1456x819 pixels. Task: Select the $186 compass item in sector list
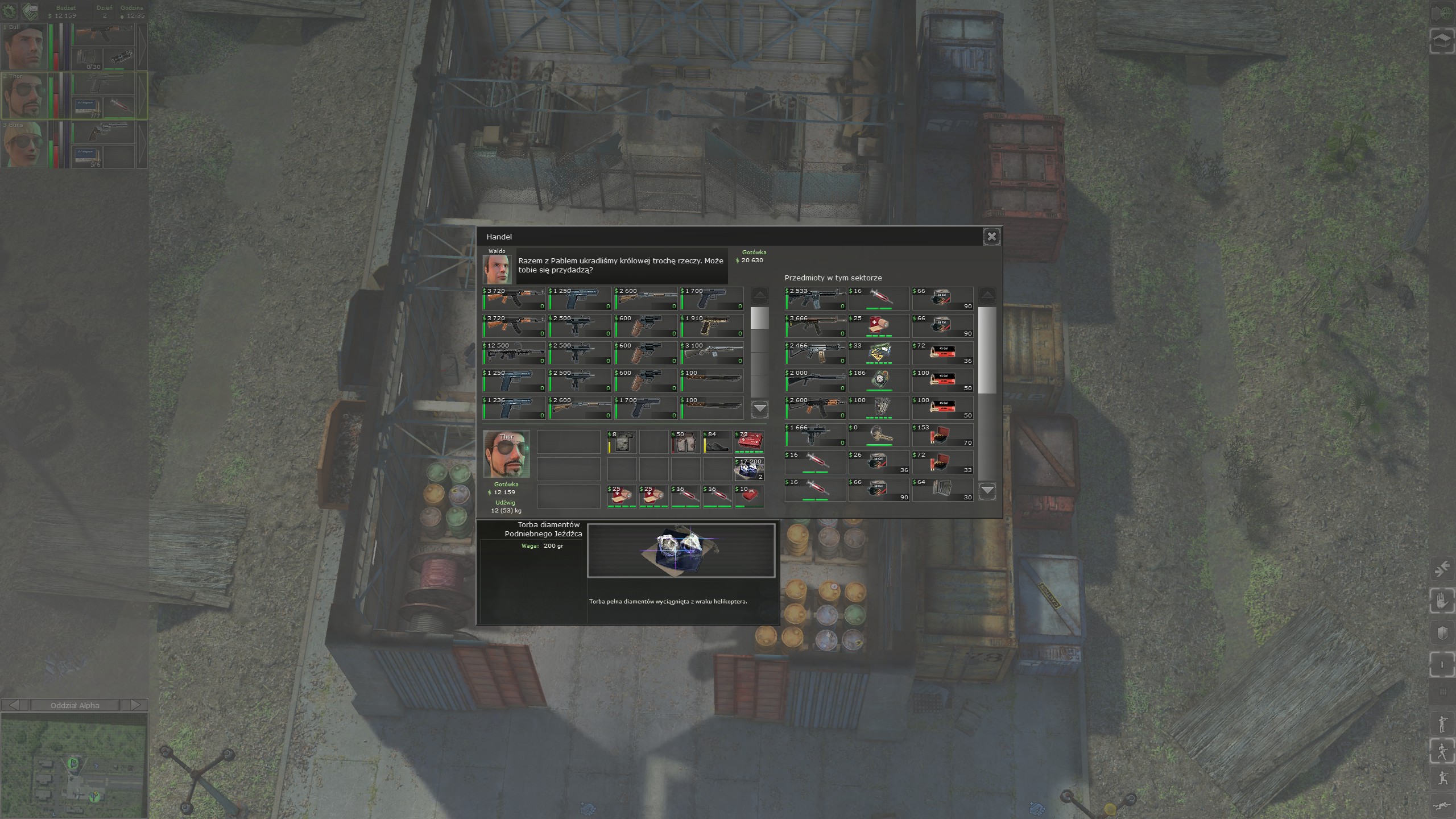[879, 380]
